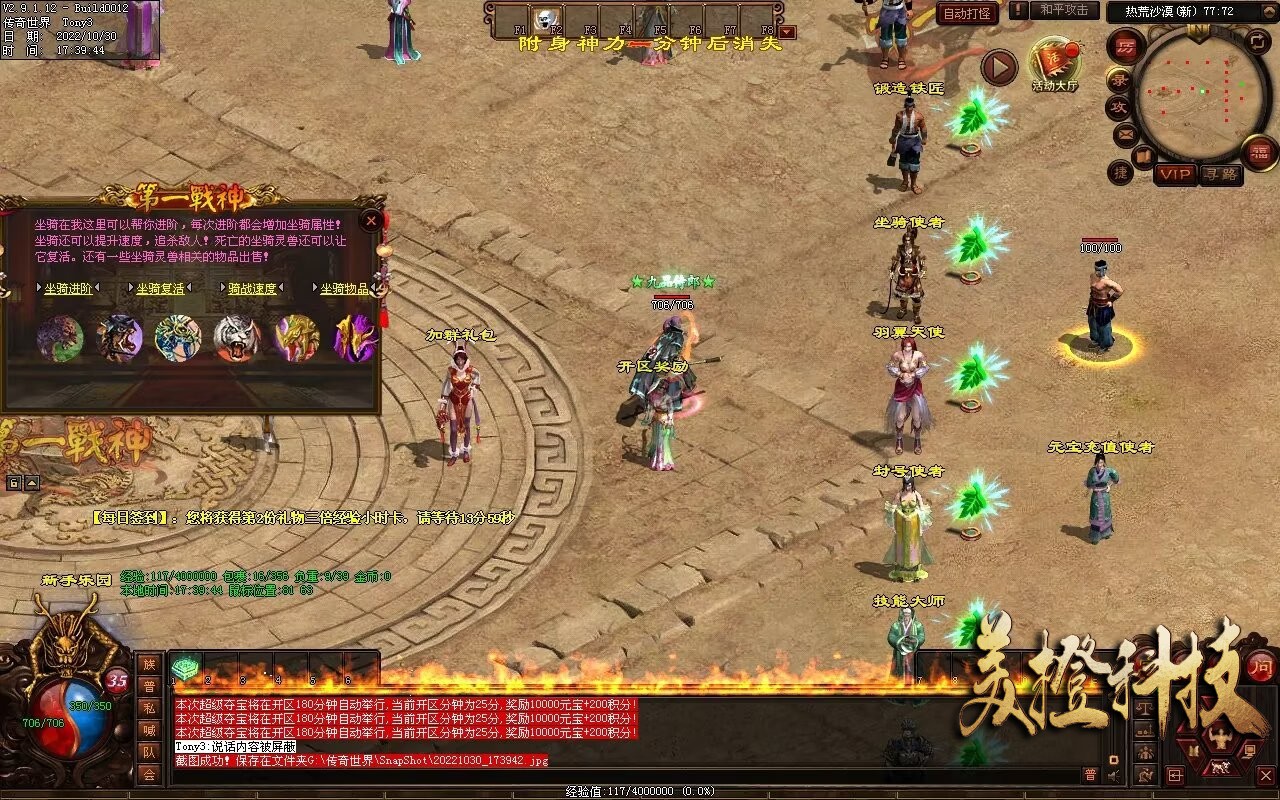Toggle the 自动打怪 auto-fight button

click(x=967, y=14)
